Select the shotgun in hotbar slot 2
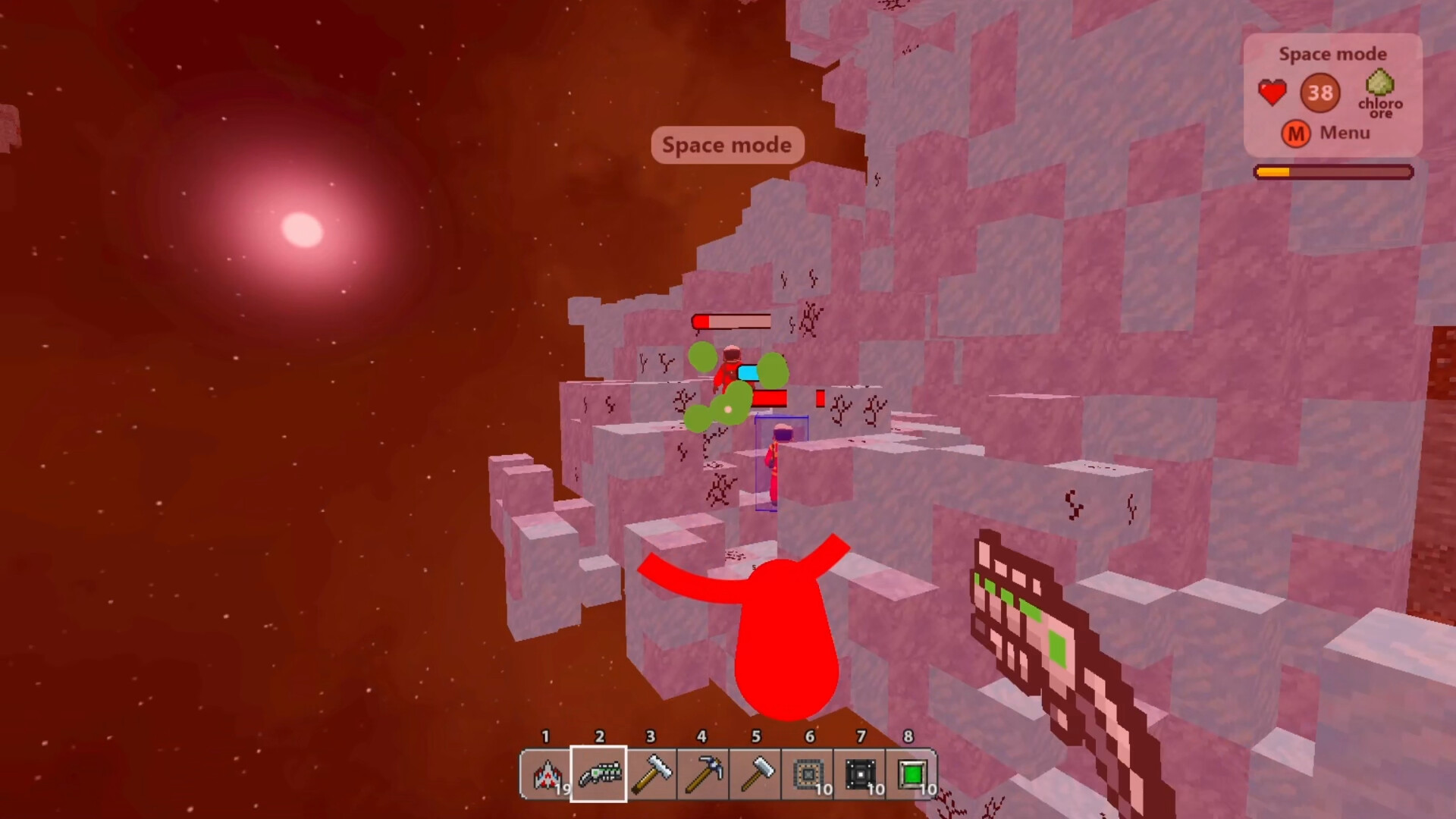The height and width of the screenshot is (819, 1456). click(x=599, y=774)
